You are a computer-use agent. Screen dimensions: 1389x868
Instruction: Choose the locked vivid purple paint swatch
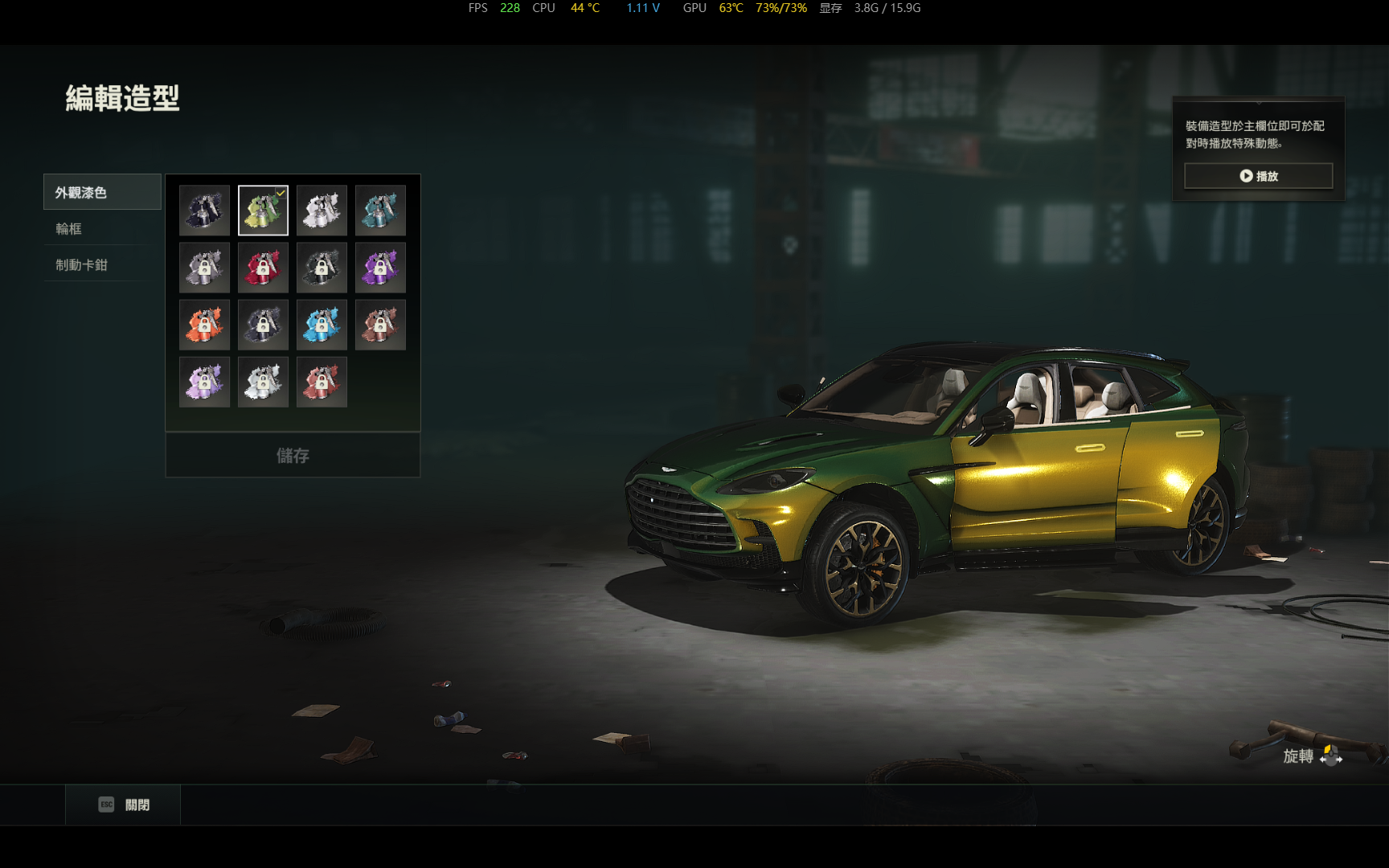pos(380,268)
